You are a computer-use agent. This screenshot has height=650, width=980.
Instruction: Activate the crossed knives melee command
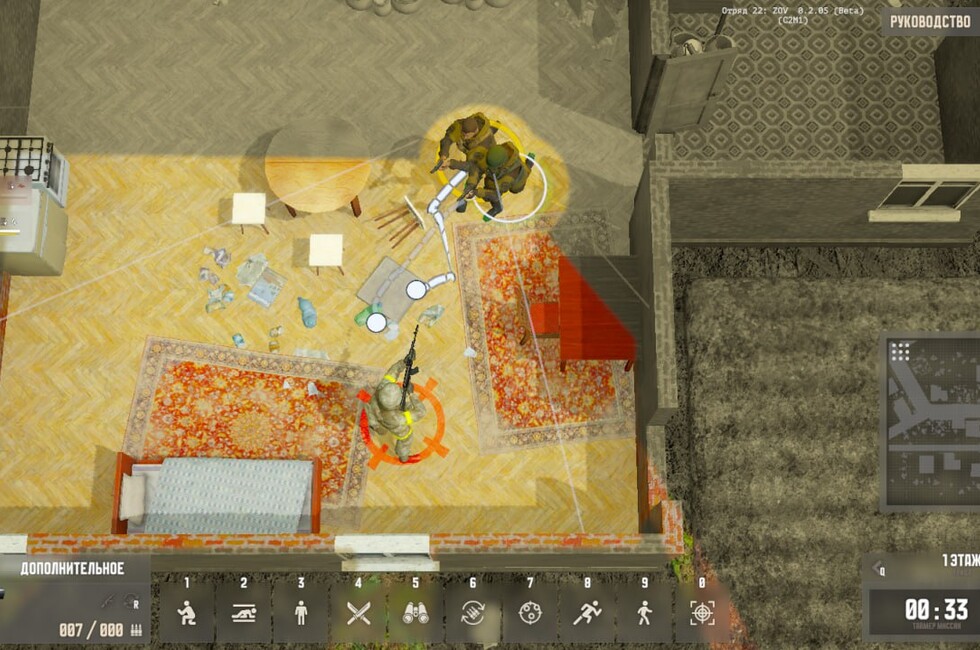[358, 612]
